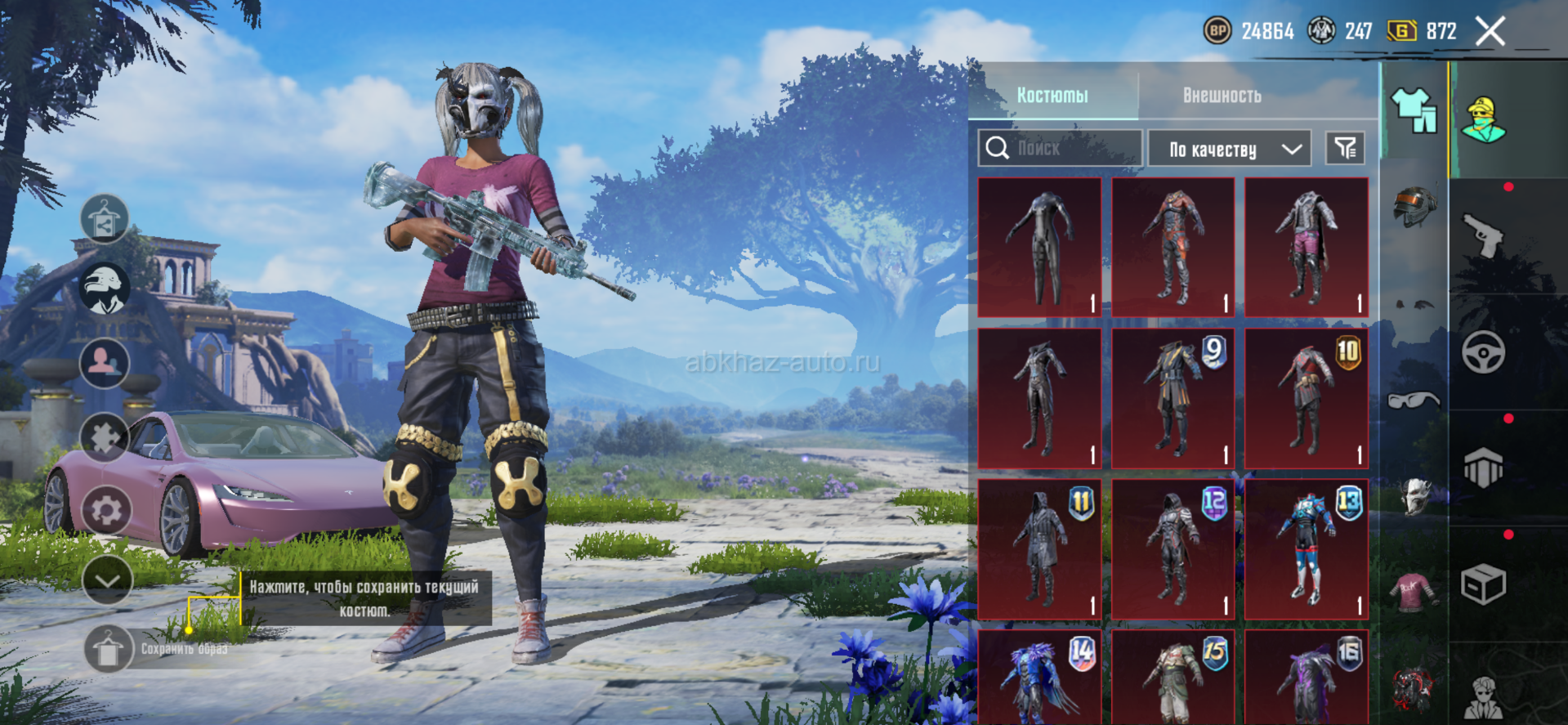Choose the outfit with badge 12

click(1173, 549)
